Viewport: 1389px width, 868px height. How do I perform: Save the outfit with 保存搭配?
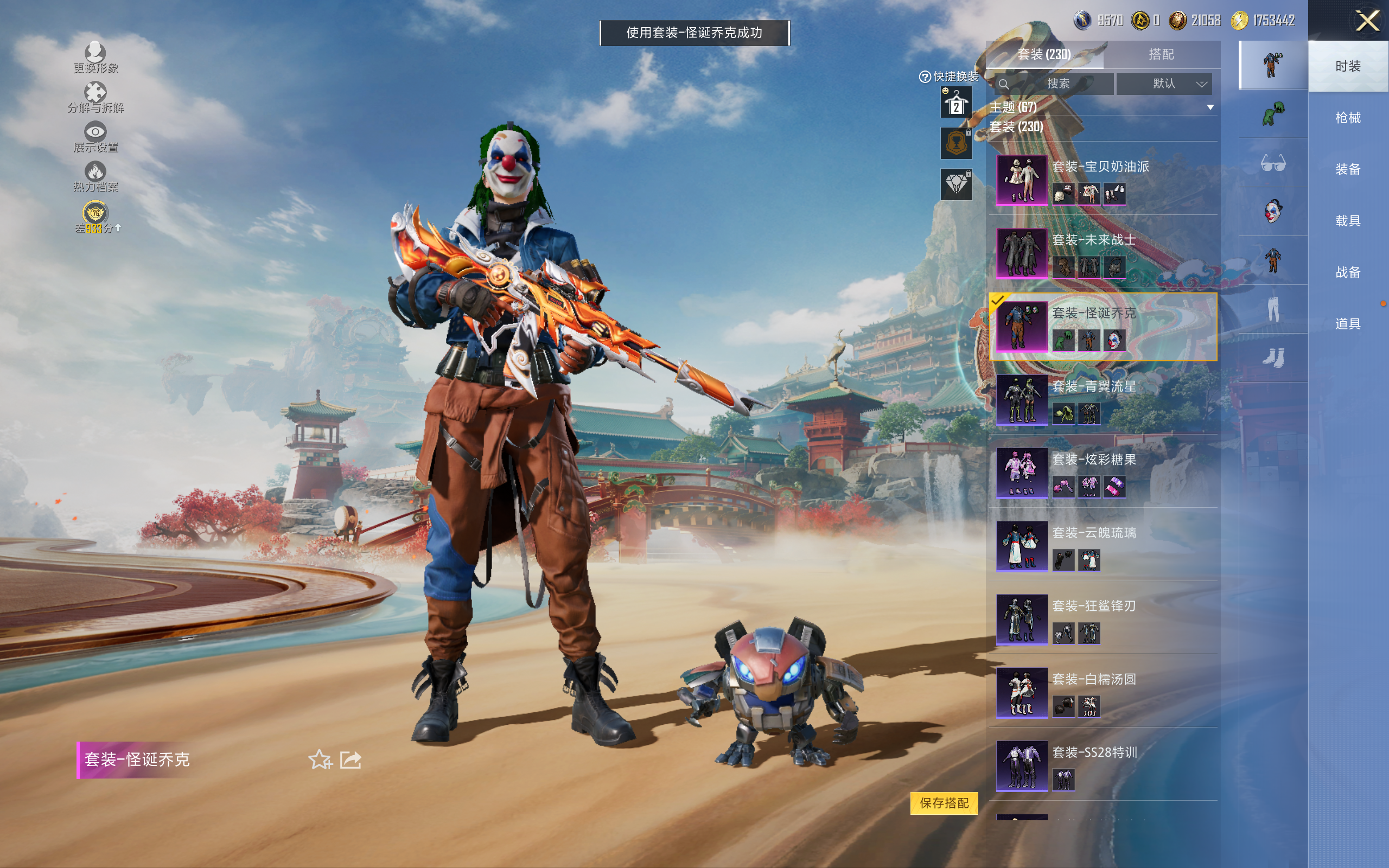[x=944, y=802]
